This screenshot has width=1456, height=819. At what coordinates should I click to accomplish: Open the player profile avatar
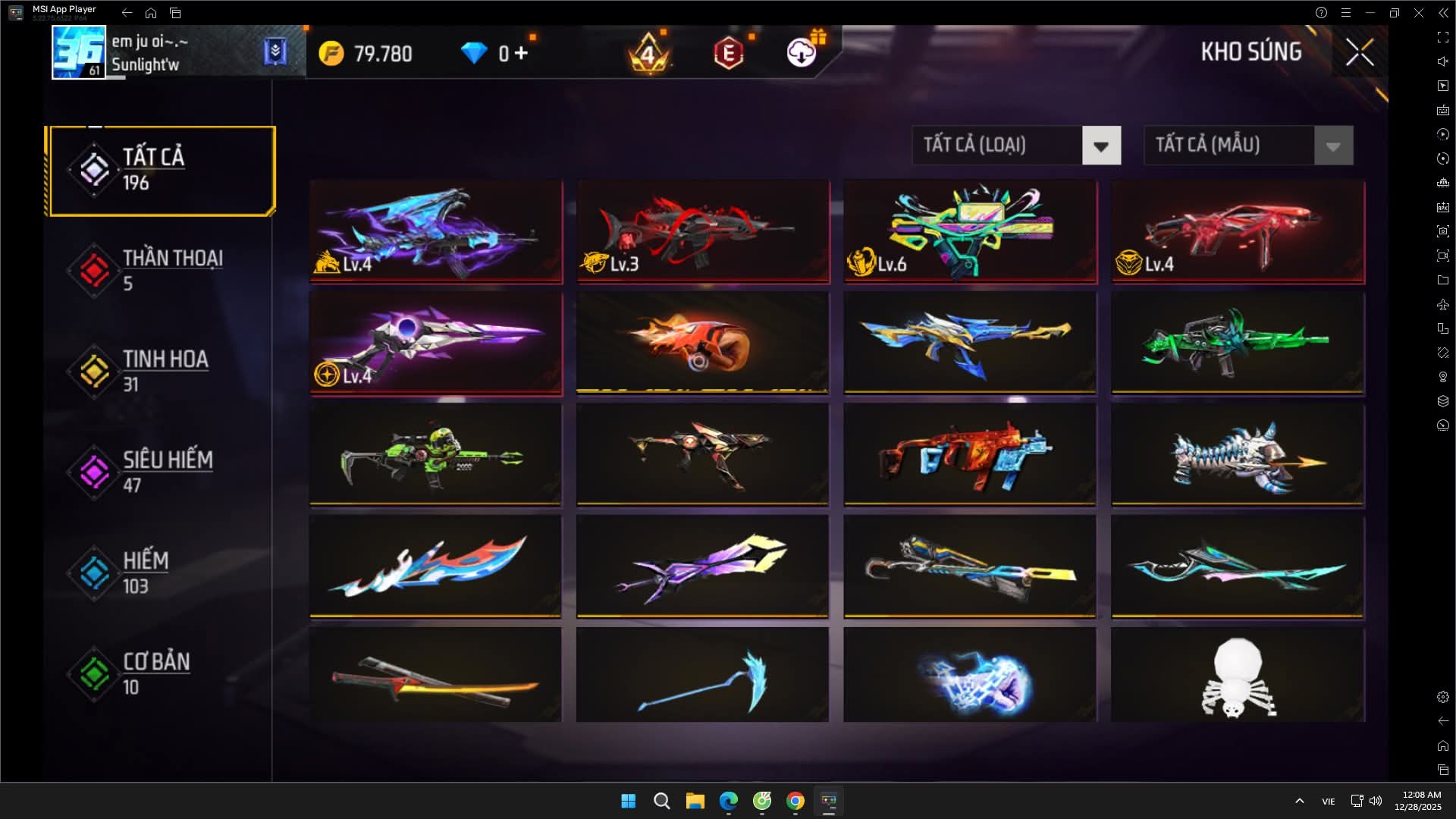(78, 52)
